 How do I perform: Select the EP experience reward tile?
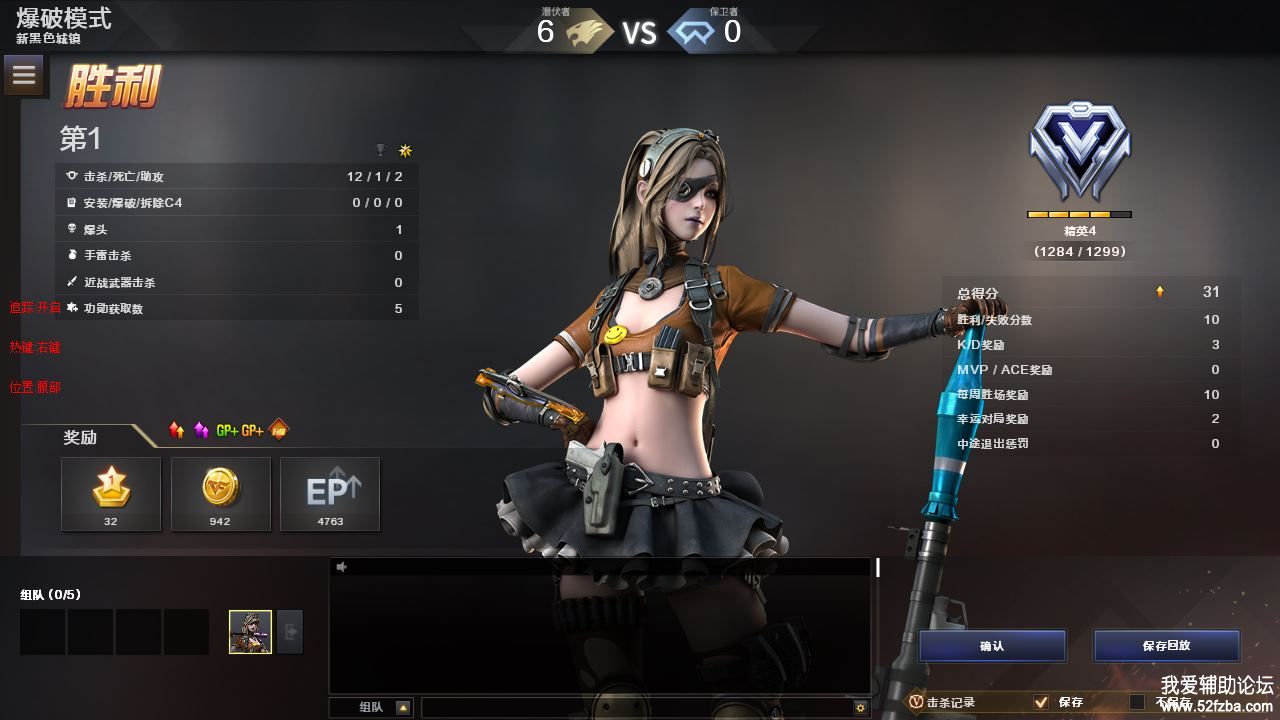pyautogui.click(x=330, y=494)
